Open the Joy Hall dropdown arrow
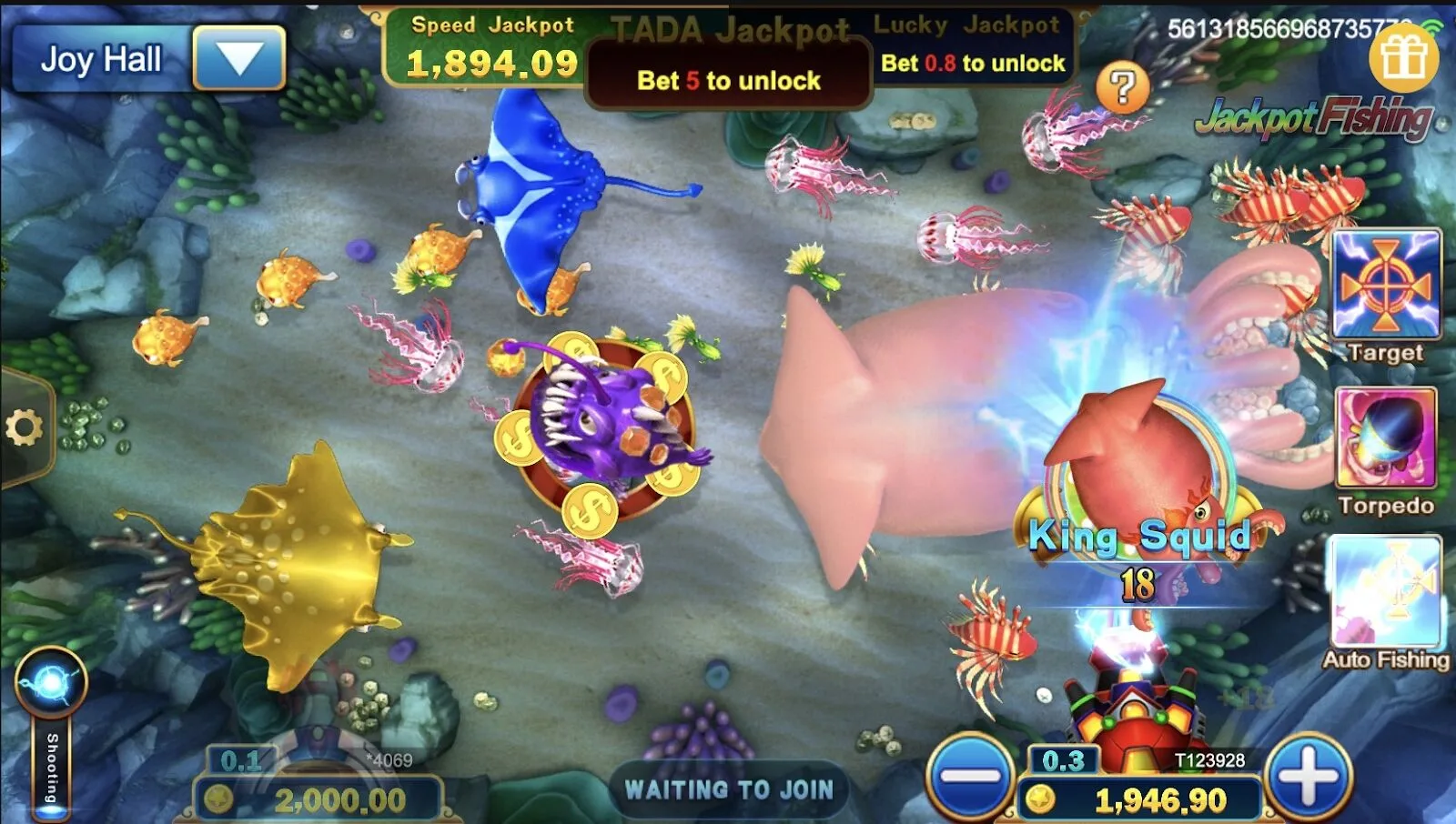The height and width of the screenshot is (824, 1456). click(239, 58)
